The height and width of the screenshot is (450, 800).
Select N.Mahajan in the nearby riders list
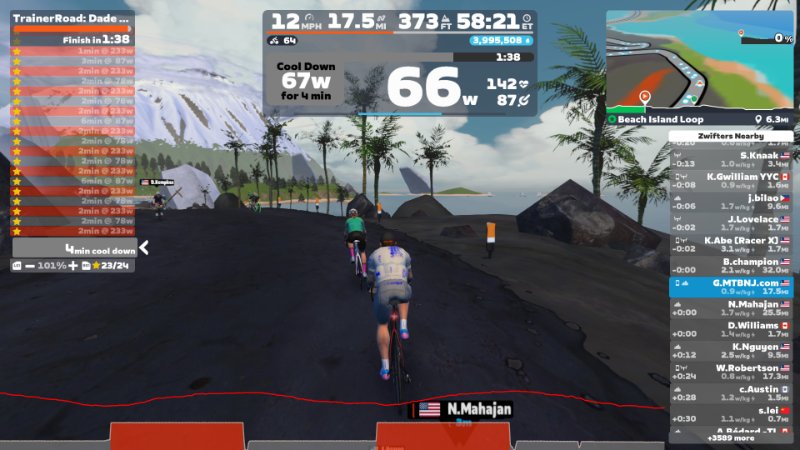[x=731, y=309]
